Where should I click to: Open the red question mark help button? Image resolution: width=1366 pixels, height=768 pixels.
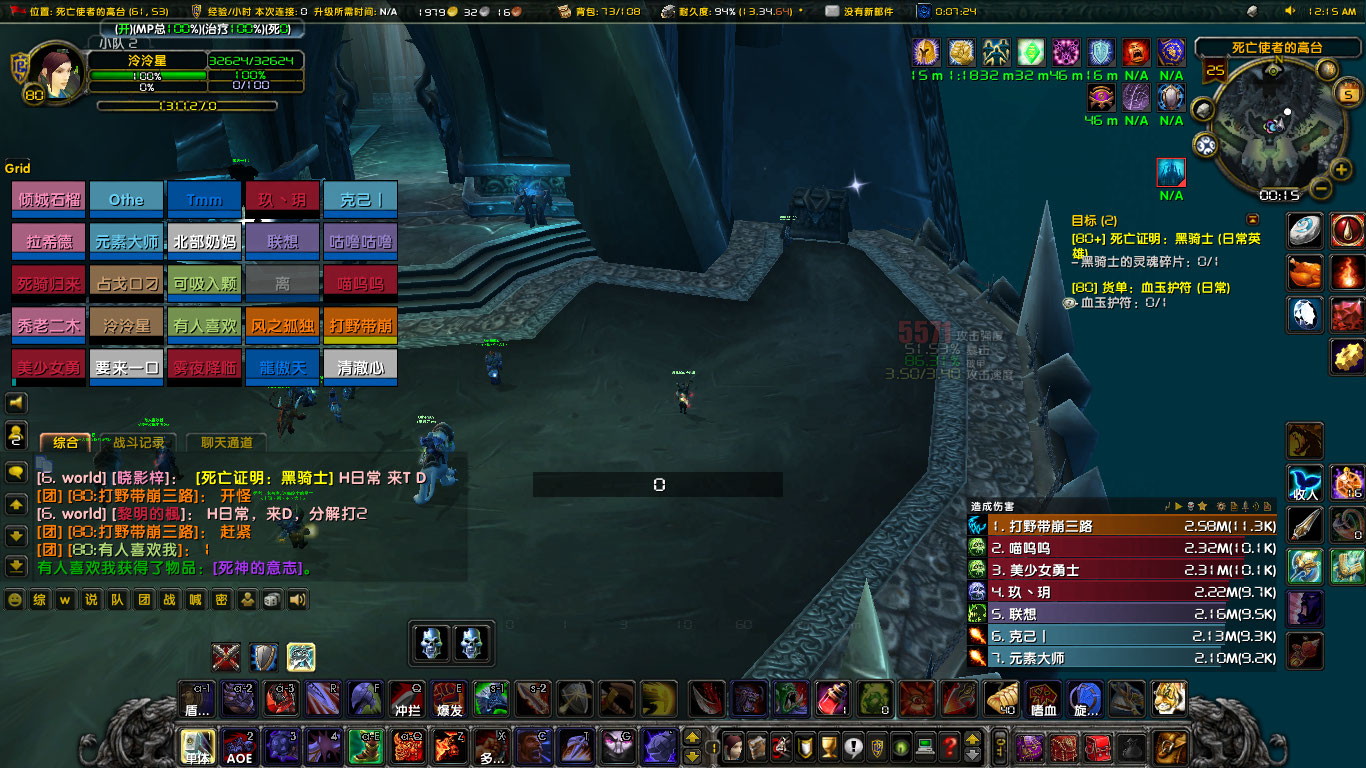[x=949, y=747]
